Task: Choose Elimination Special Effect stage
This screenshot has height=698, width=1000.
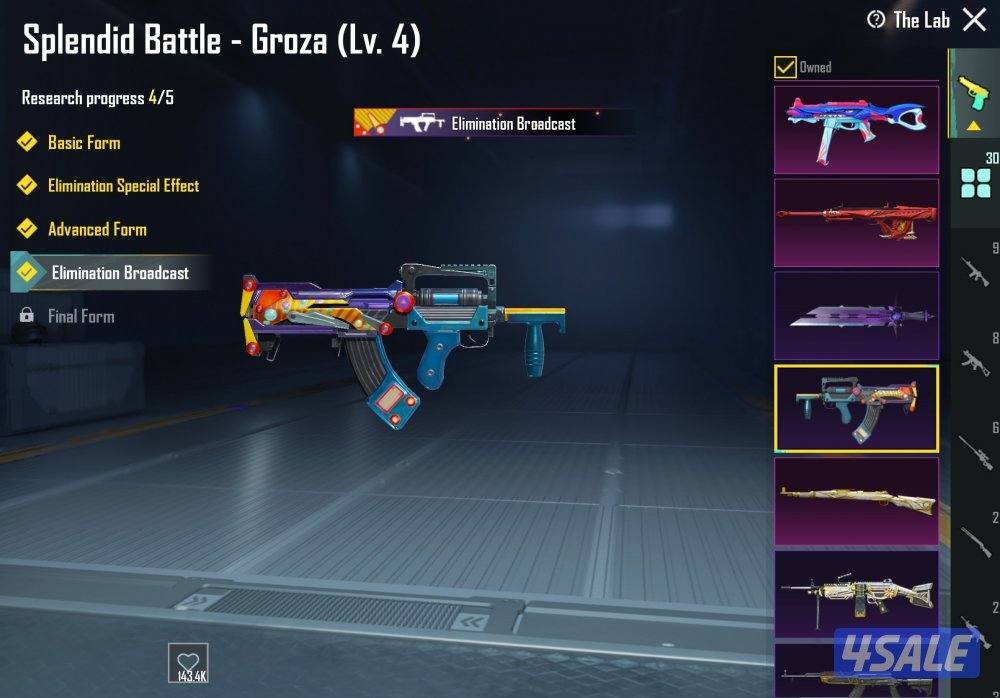Action: [123, 186]
